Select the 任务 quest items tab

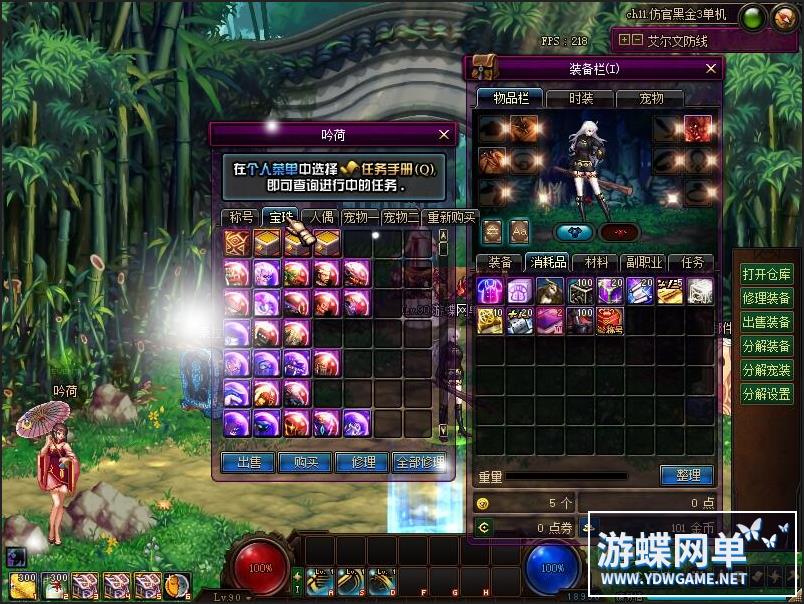pyautogui.click(x=692, y=262)
